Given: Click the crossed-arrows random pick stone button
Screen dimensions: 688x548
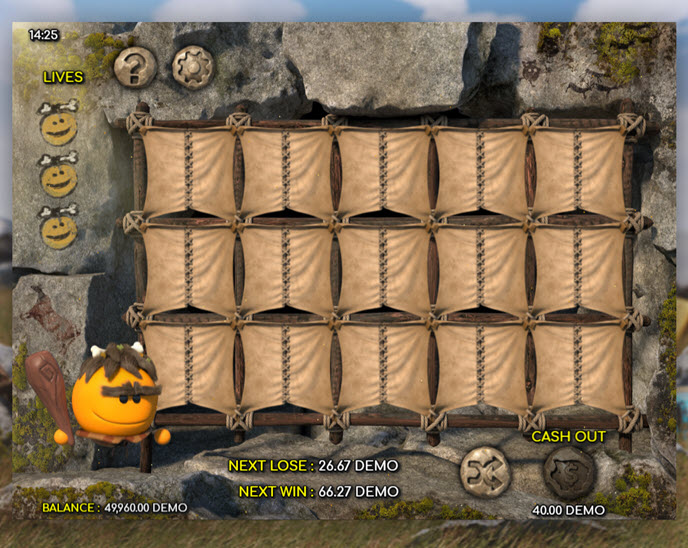Looking at the screenshot, I should [485, 472].
